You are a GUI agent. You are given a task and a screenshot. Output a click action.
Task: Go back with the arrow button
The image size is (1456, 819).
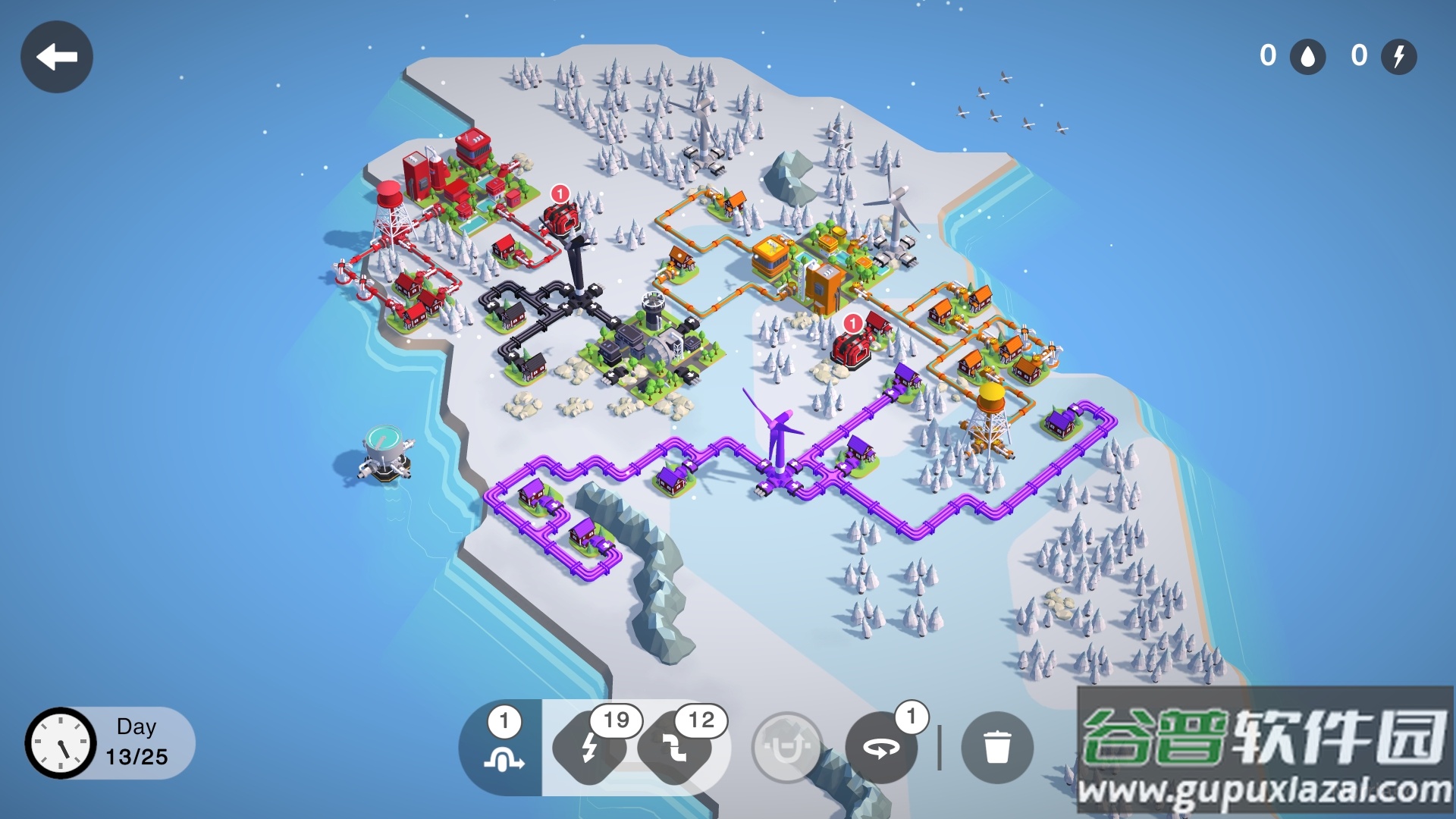57,57
